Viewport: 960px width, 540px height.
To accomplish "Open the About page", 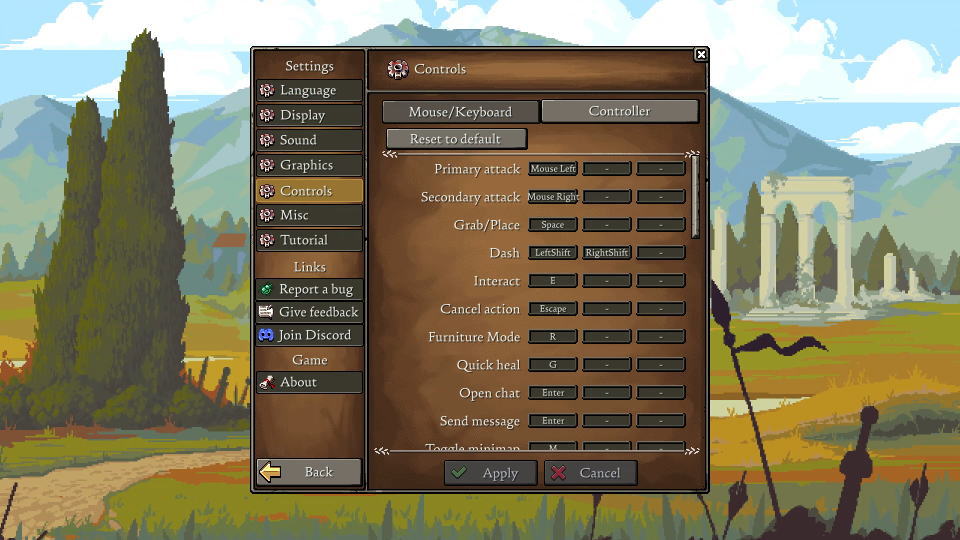I will point(308,382).
